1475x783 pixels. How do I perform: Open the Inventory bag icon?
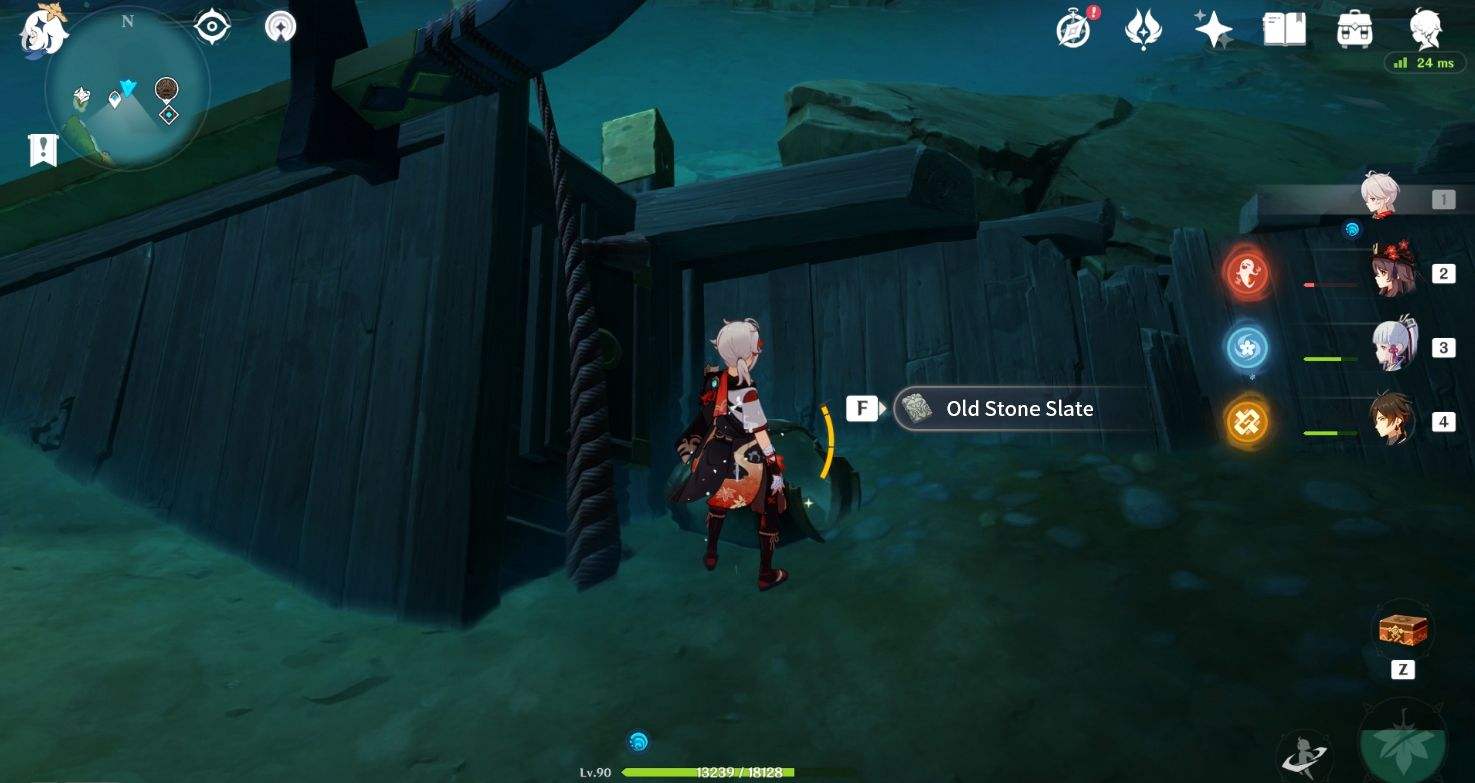(x=1355, y=29)
